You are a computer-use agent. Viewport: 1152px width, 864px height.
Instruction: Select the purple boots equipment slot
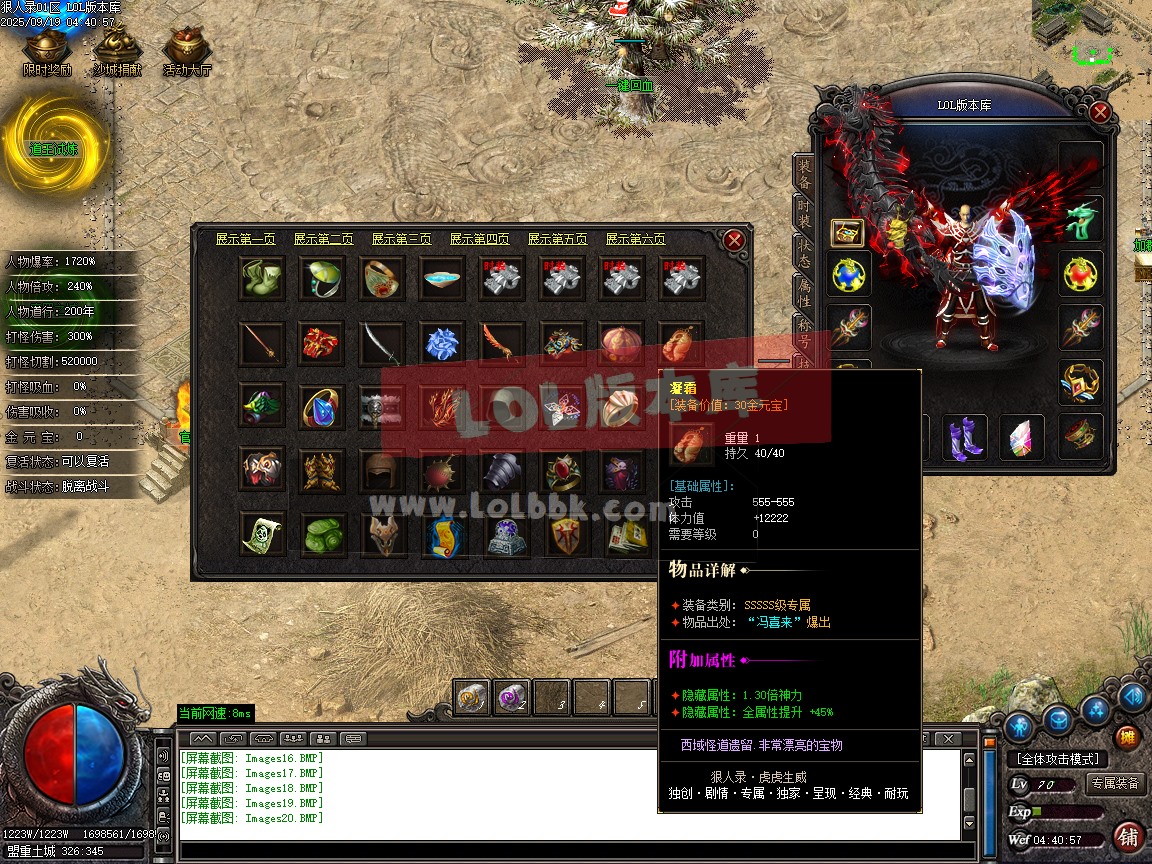(964, 437)
